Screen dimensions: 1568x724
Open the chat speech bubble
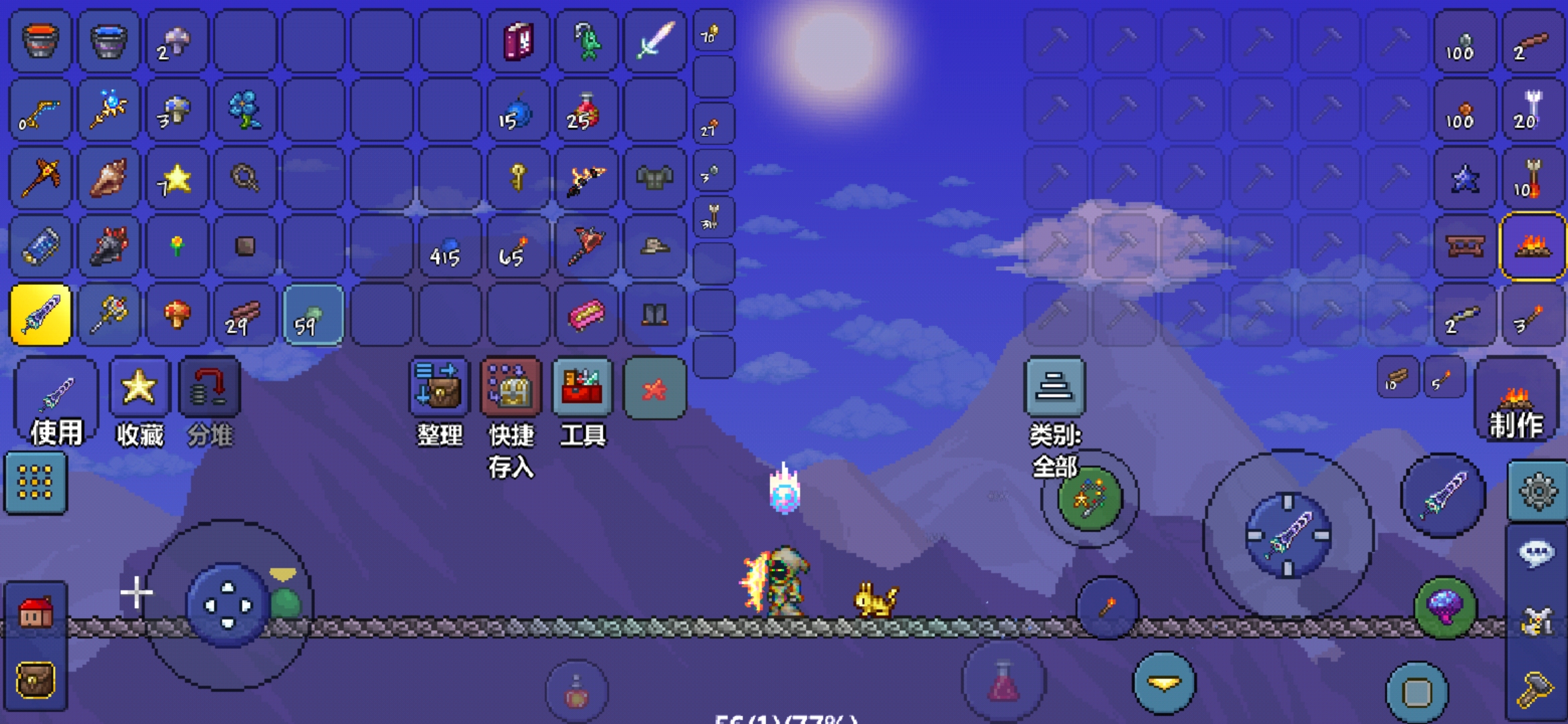[x=1537, y=554]
